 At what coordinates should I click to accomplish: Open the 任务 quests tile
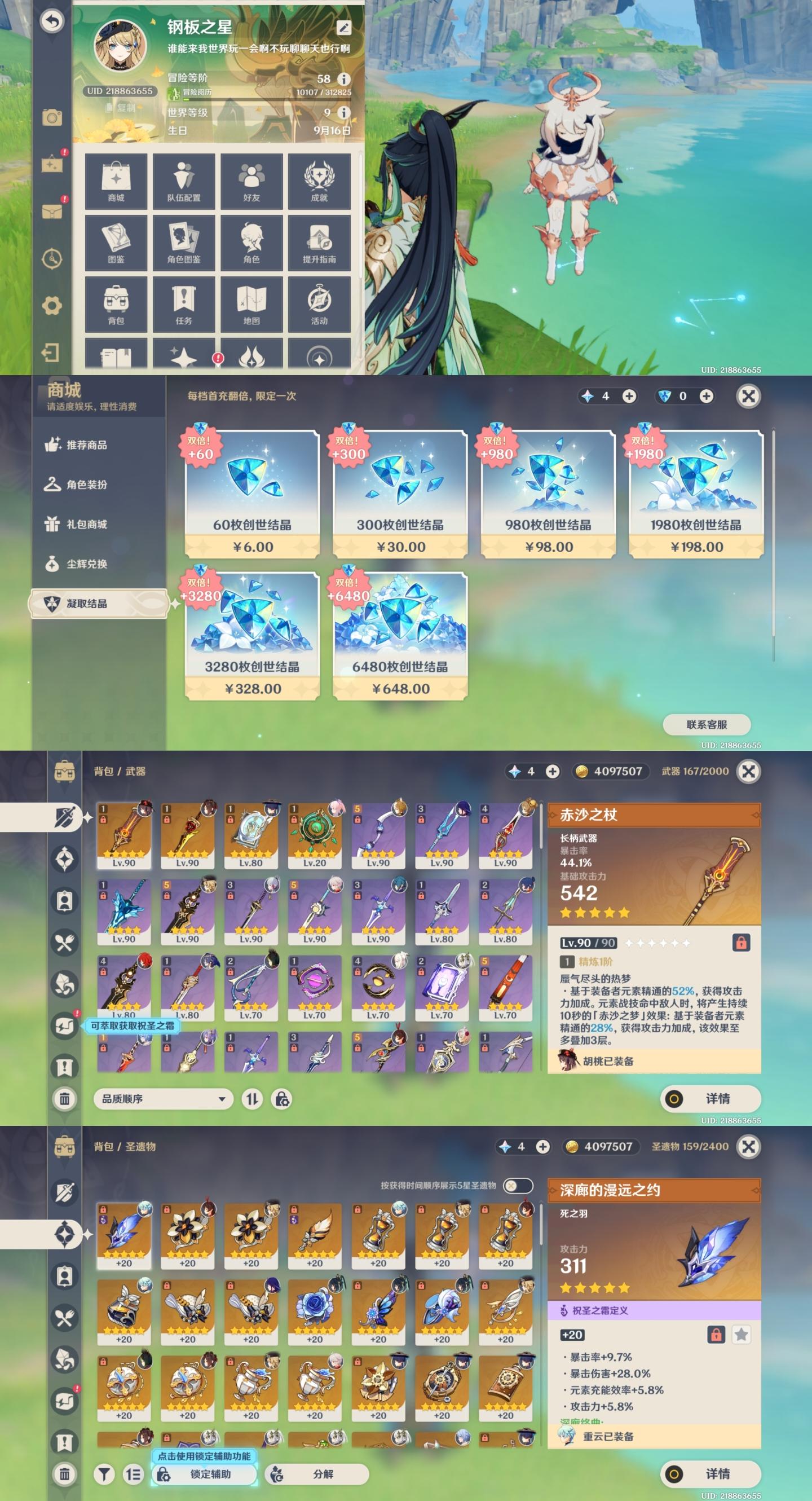click(183, 305)
